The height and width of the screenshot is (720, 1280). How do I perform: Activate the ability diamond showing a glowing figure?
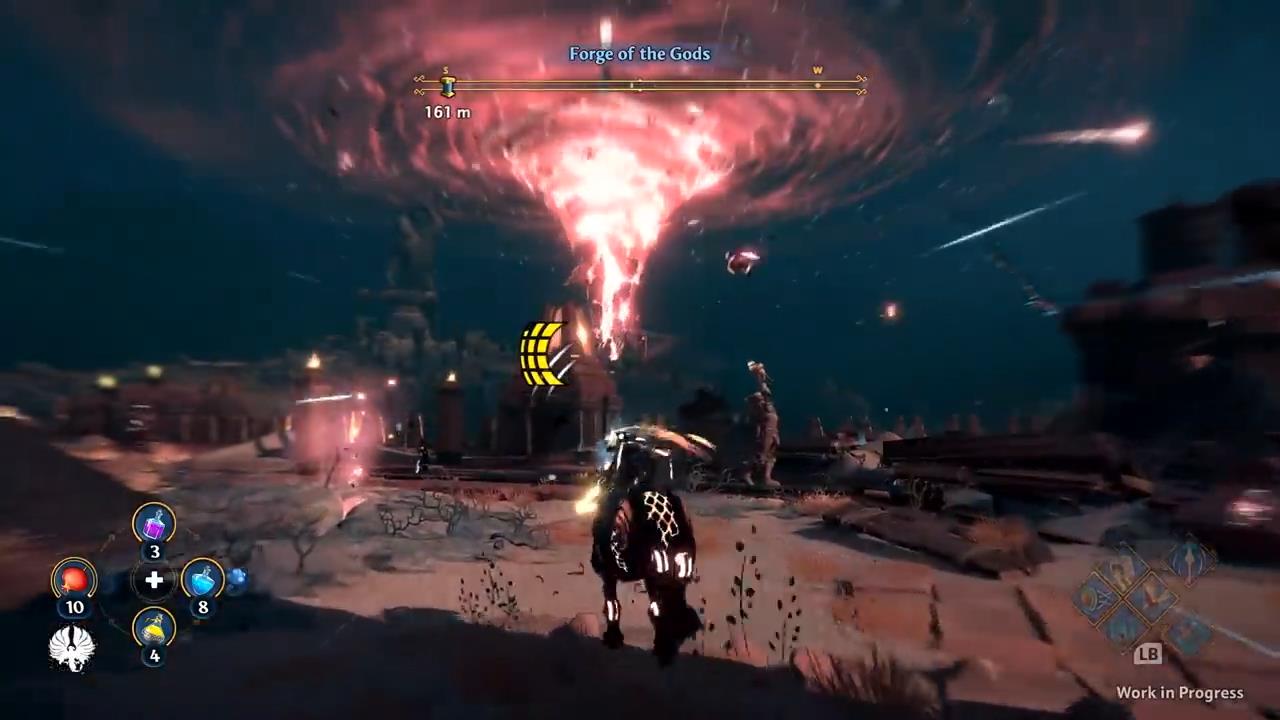[x=1190, y=561]
